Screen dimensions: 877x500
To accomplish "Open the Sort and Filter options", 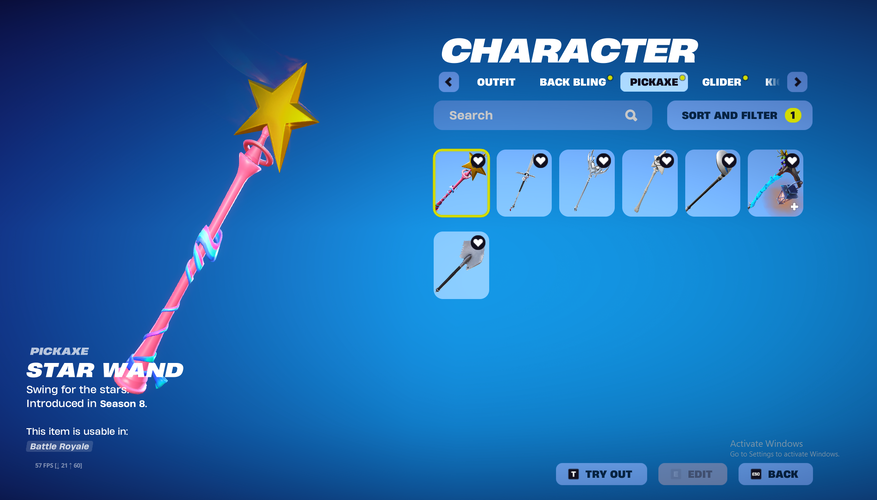I will pyautogui.click(x=739, y=115).
